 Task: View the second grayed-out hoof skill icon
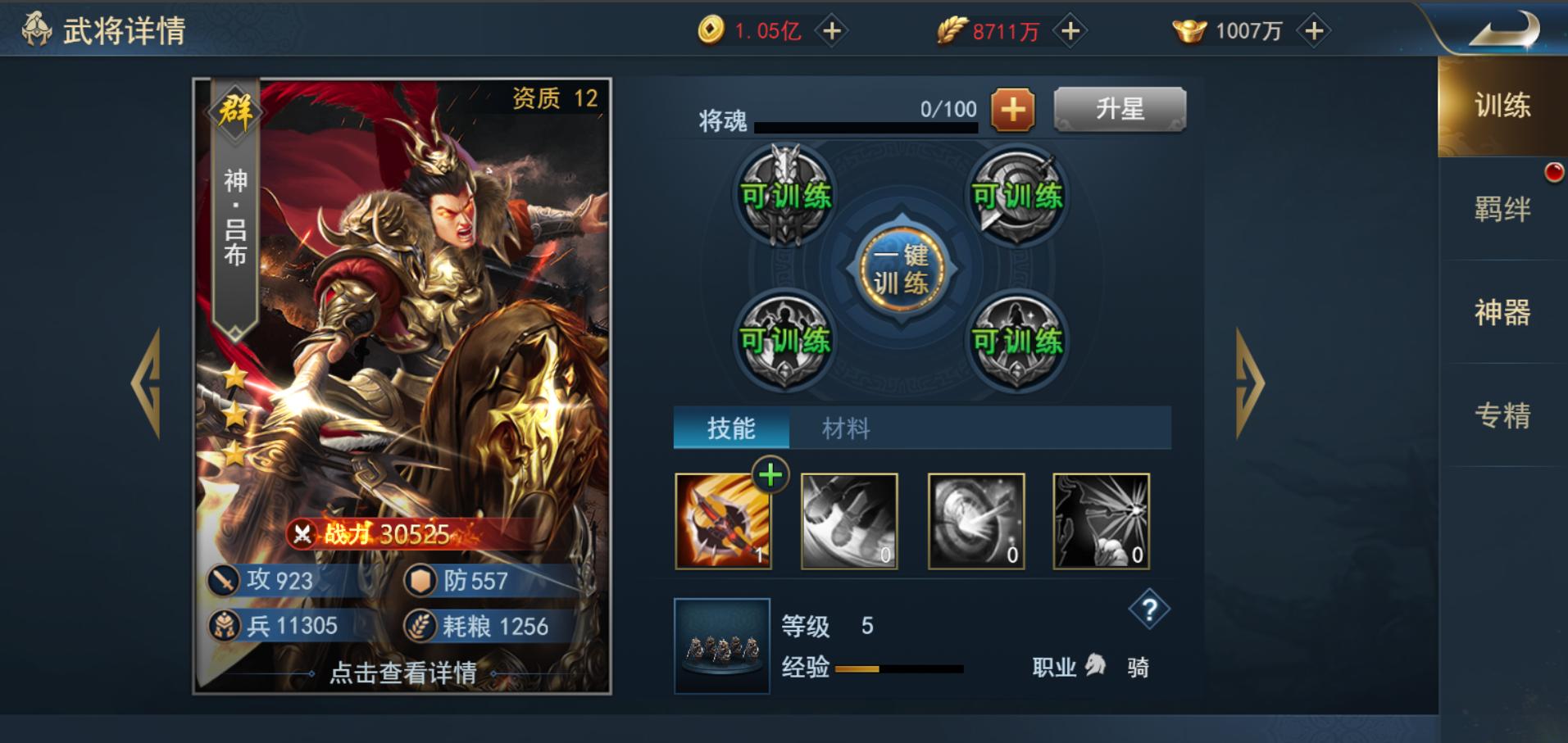point(848,521)
